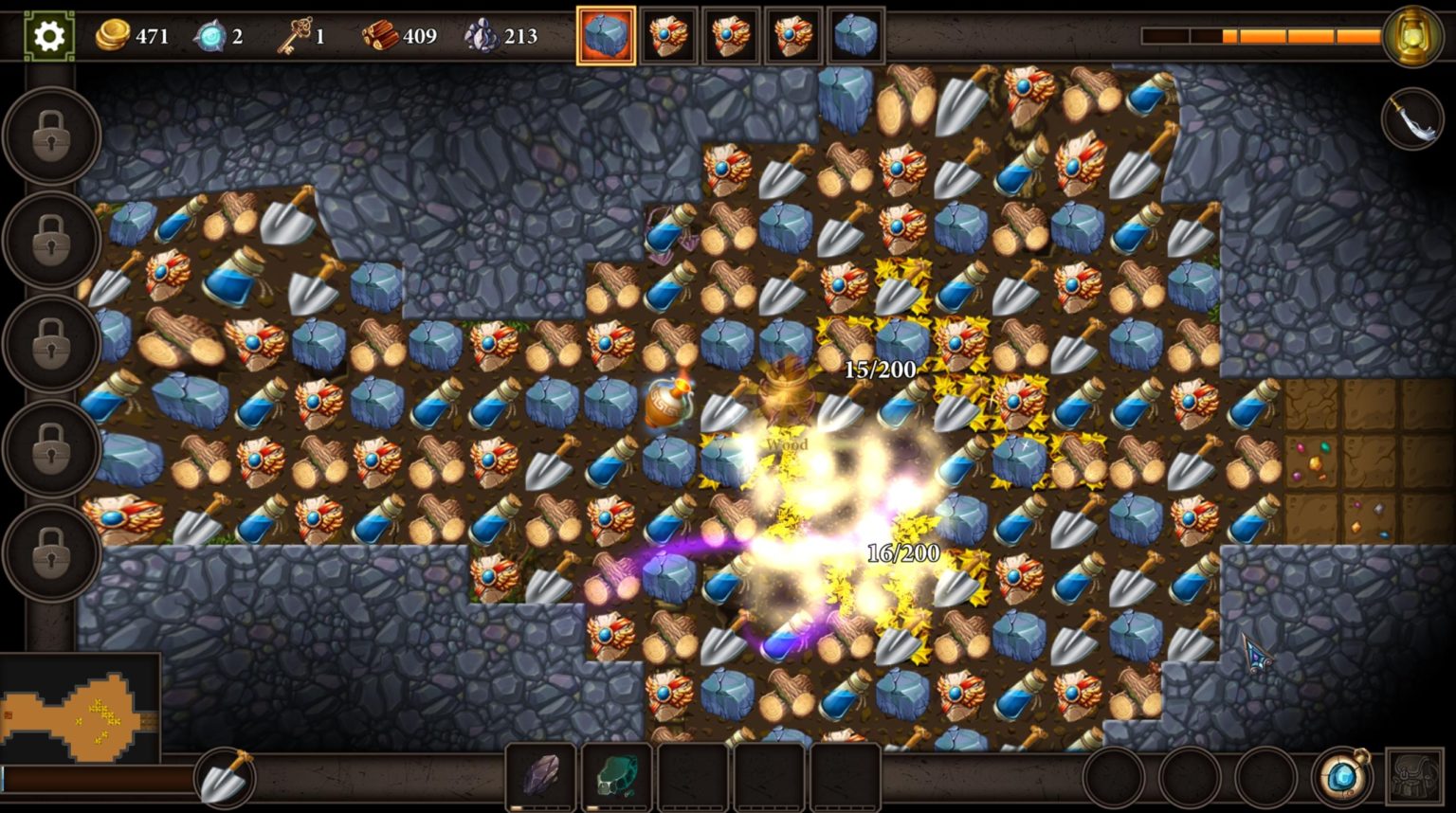Viewport: 1456px width, 813px height.
Task: Open the backpack inventory at bottom right
Action: click(x=1411, y=775)
